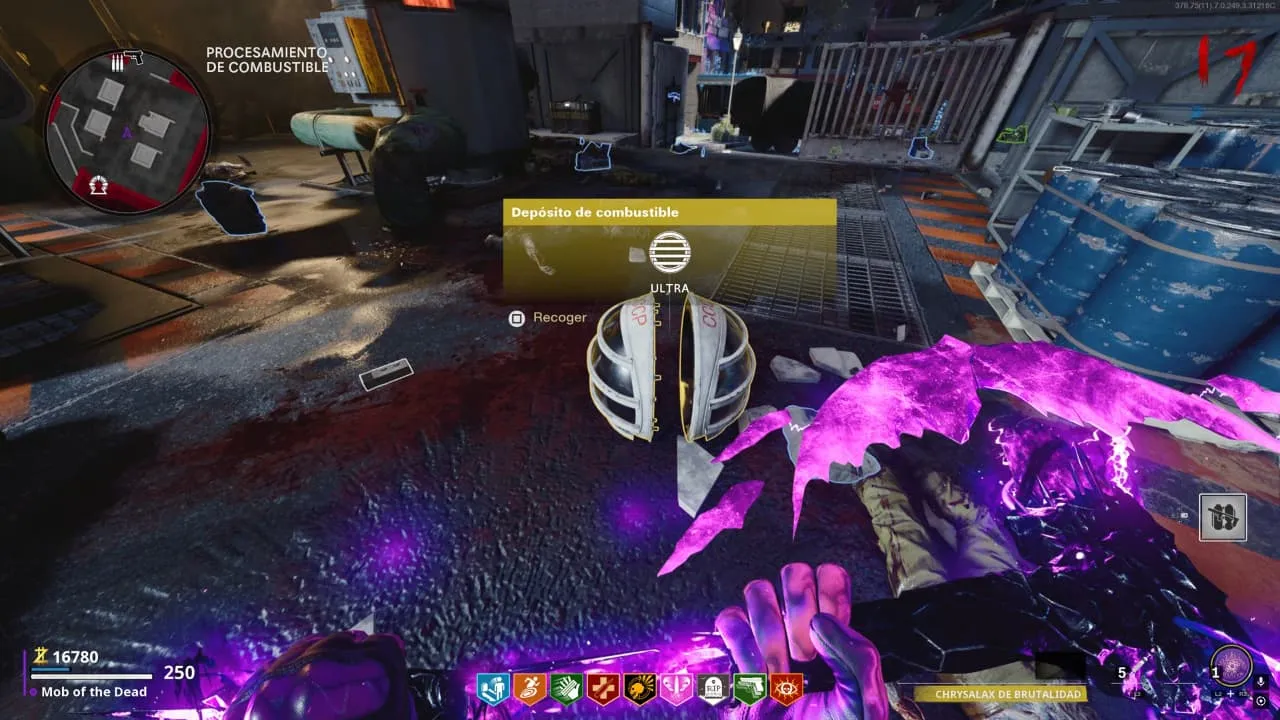
Task: Toggle the microphone icon
Action: coord(1262,681)
